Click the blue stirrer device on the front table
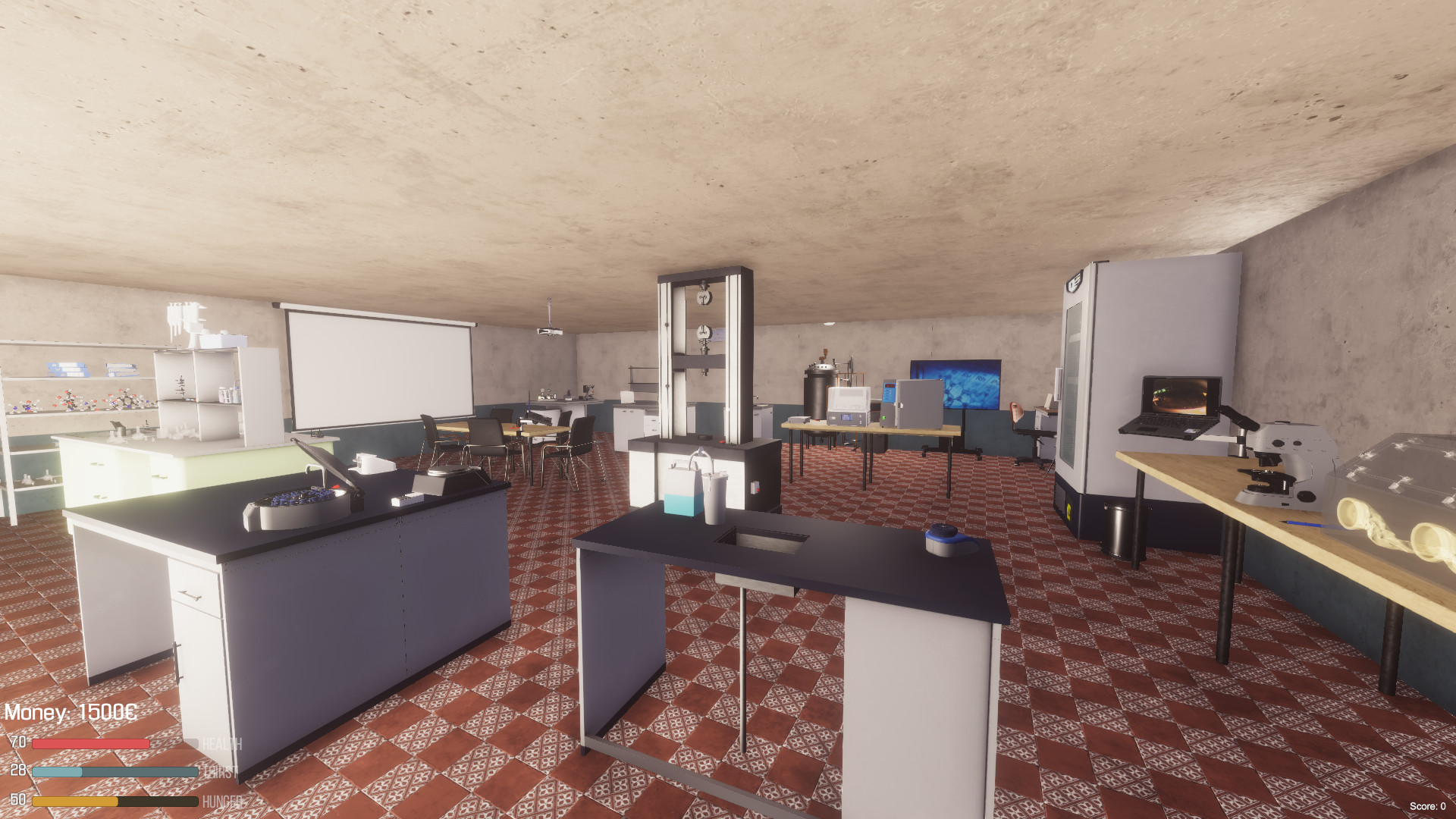 pyautogui.click(x=948, y=540)
